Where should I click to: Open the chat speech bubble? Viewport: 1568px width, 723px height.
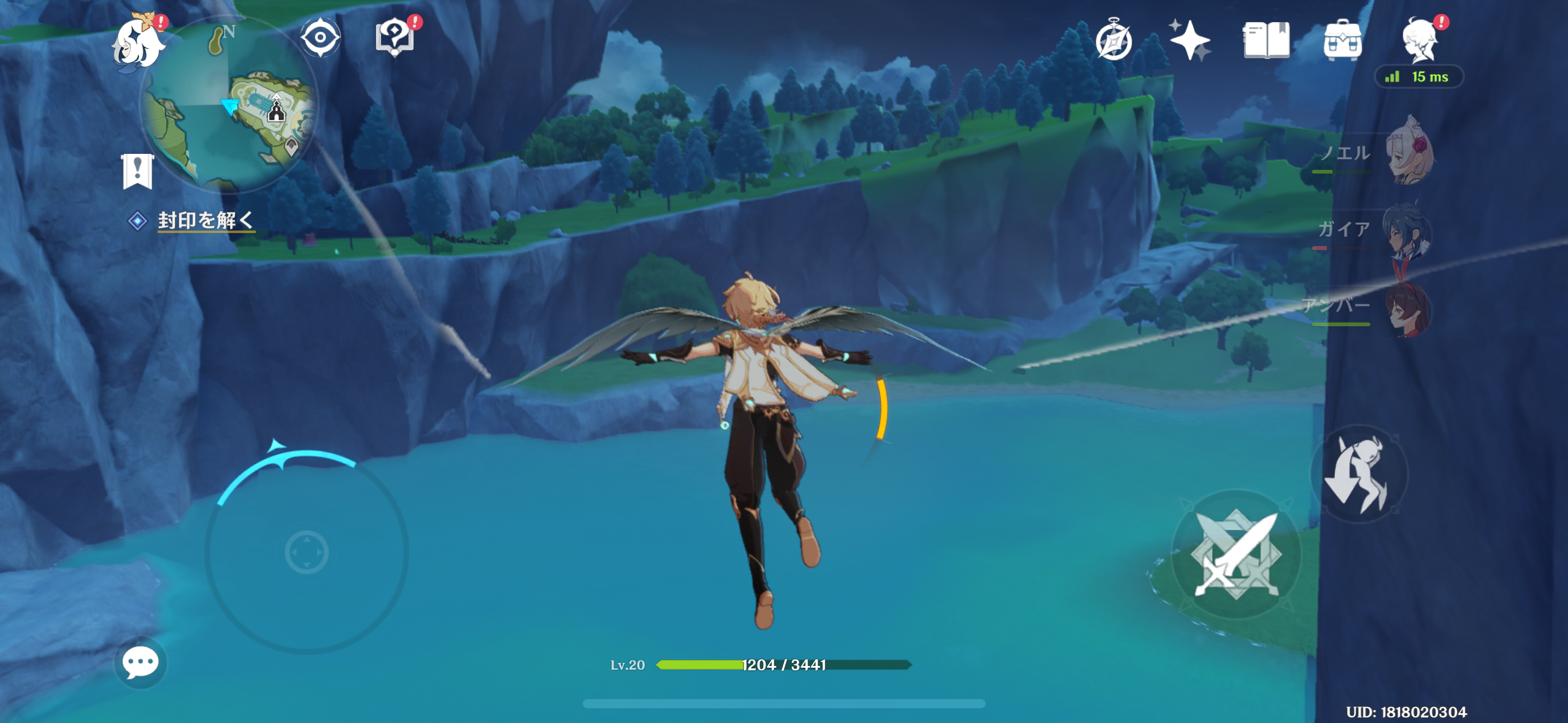click(x=140, y=662)
